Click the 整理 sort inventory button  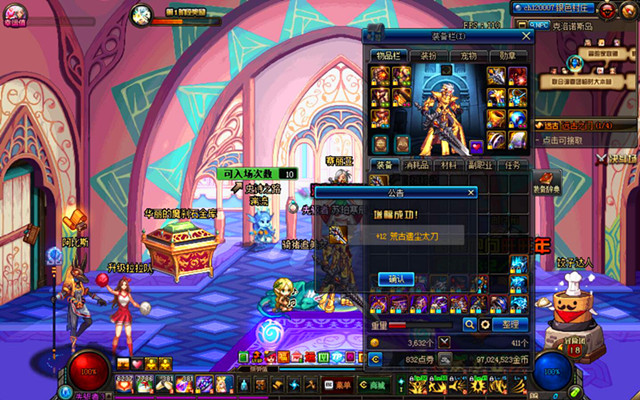click(508, 324)
